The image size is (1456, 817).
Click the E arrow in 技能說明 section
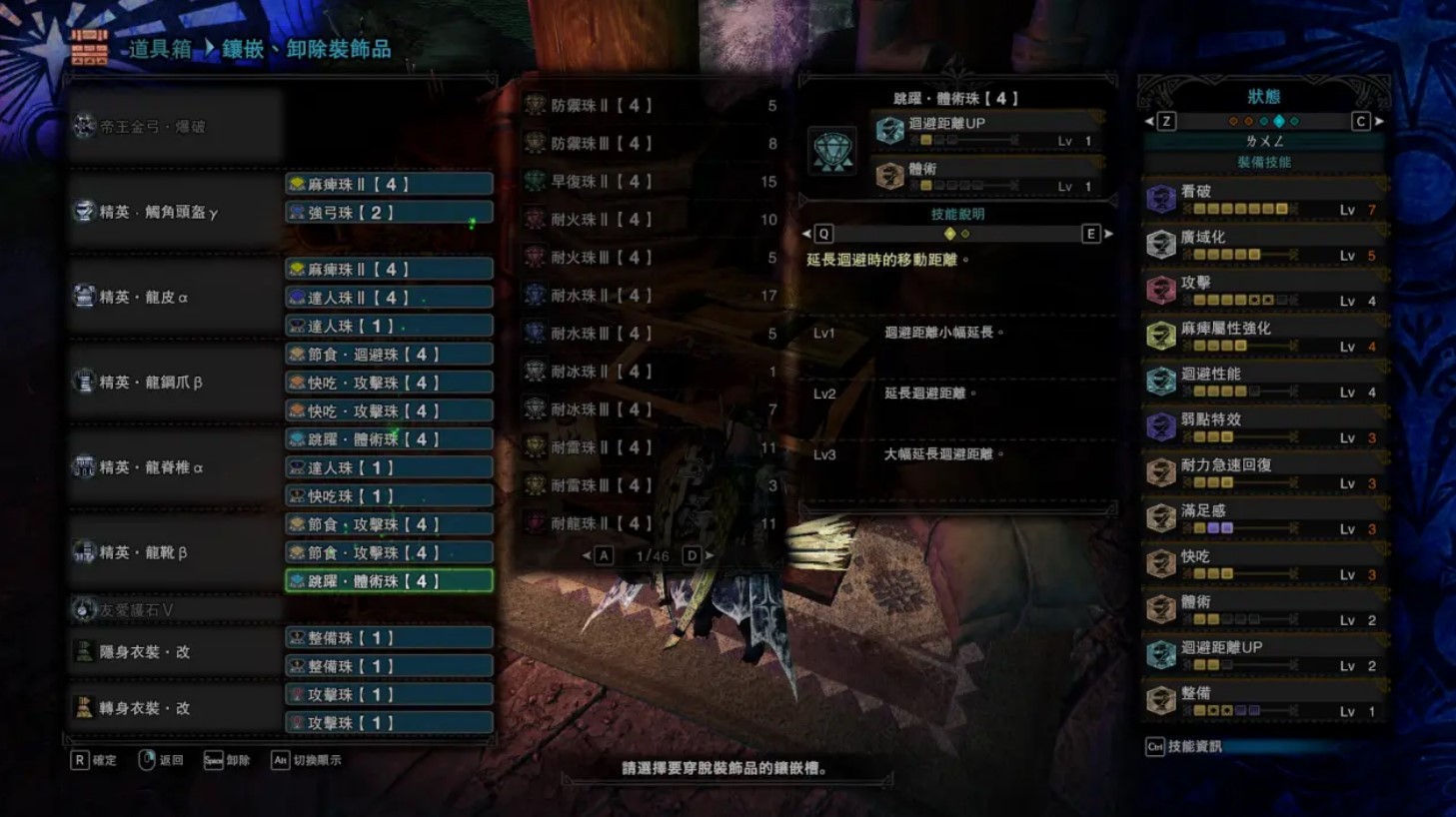(1096, 233)
